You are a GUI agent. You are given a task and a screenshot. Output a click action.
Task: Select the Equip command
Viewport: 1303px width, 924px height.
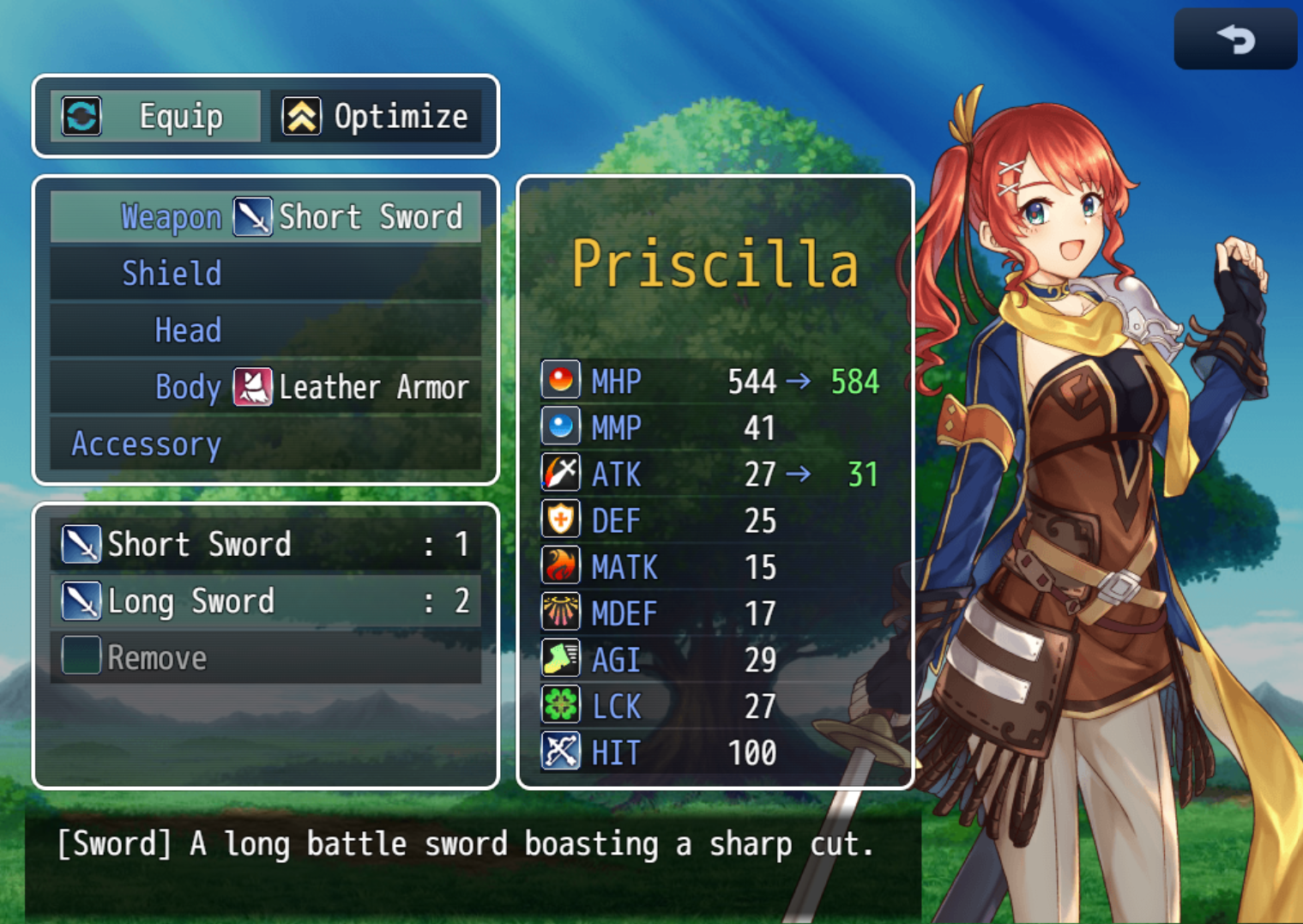[x=156, y=117]
